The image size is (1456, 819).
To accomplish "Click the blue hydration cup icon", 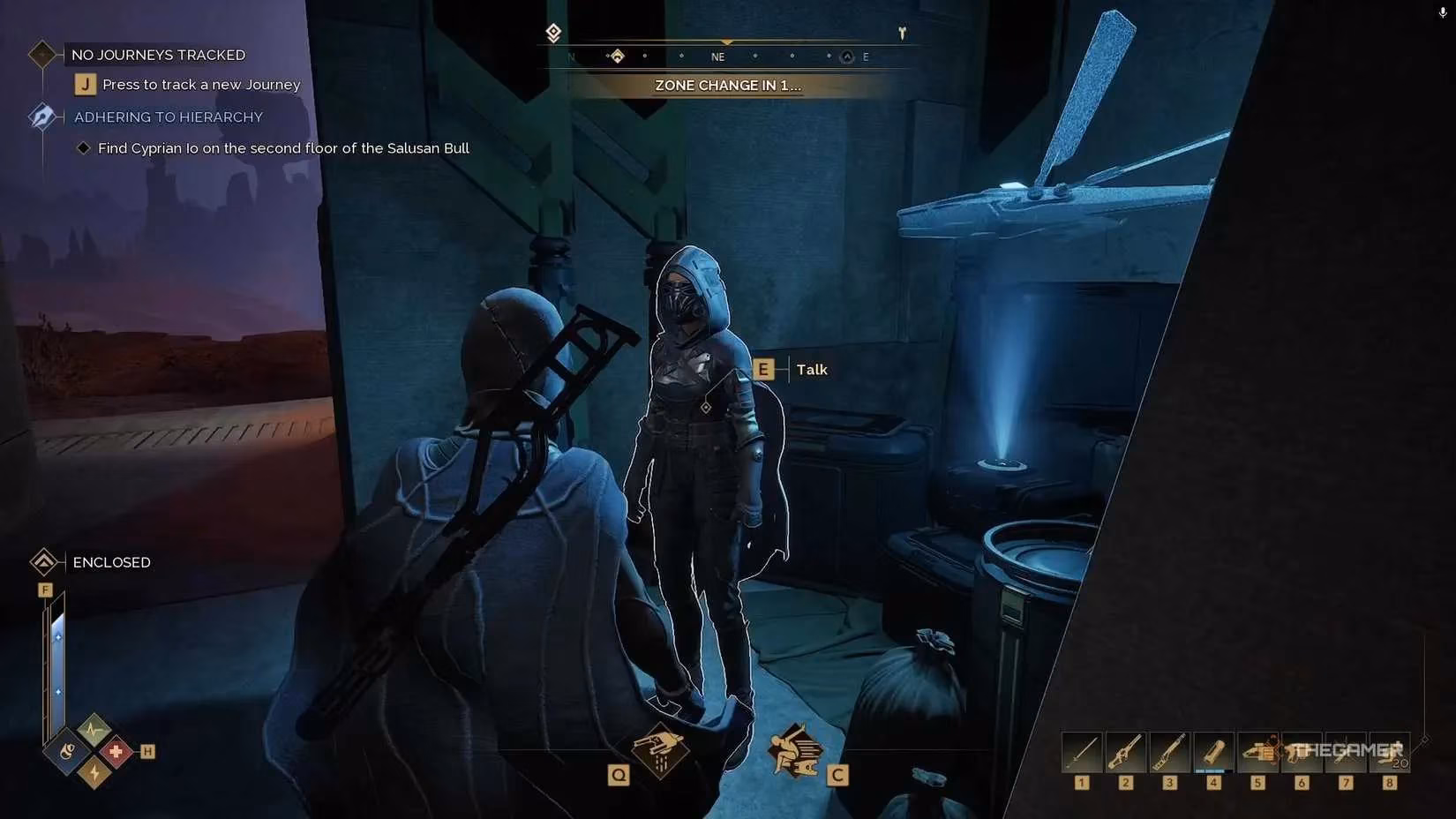I will pyautogui.click(x=69, y=751).
